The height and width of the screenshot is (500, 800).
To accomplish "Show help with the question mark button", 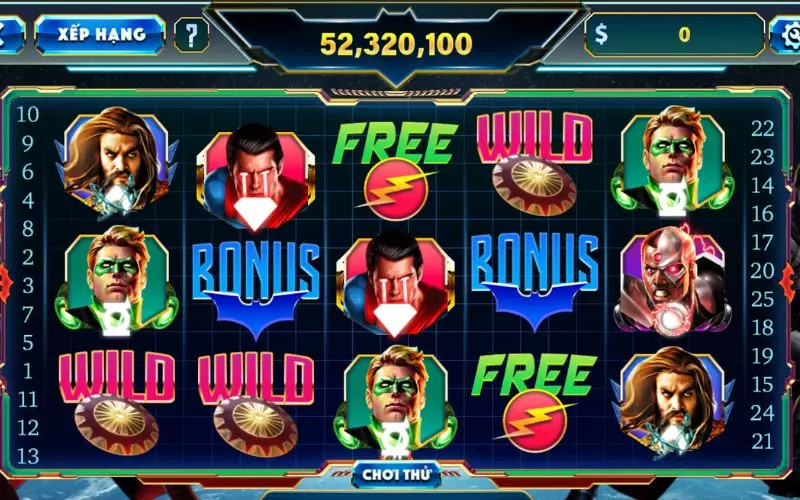I will (x=189, y=35).
